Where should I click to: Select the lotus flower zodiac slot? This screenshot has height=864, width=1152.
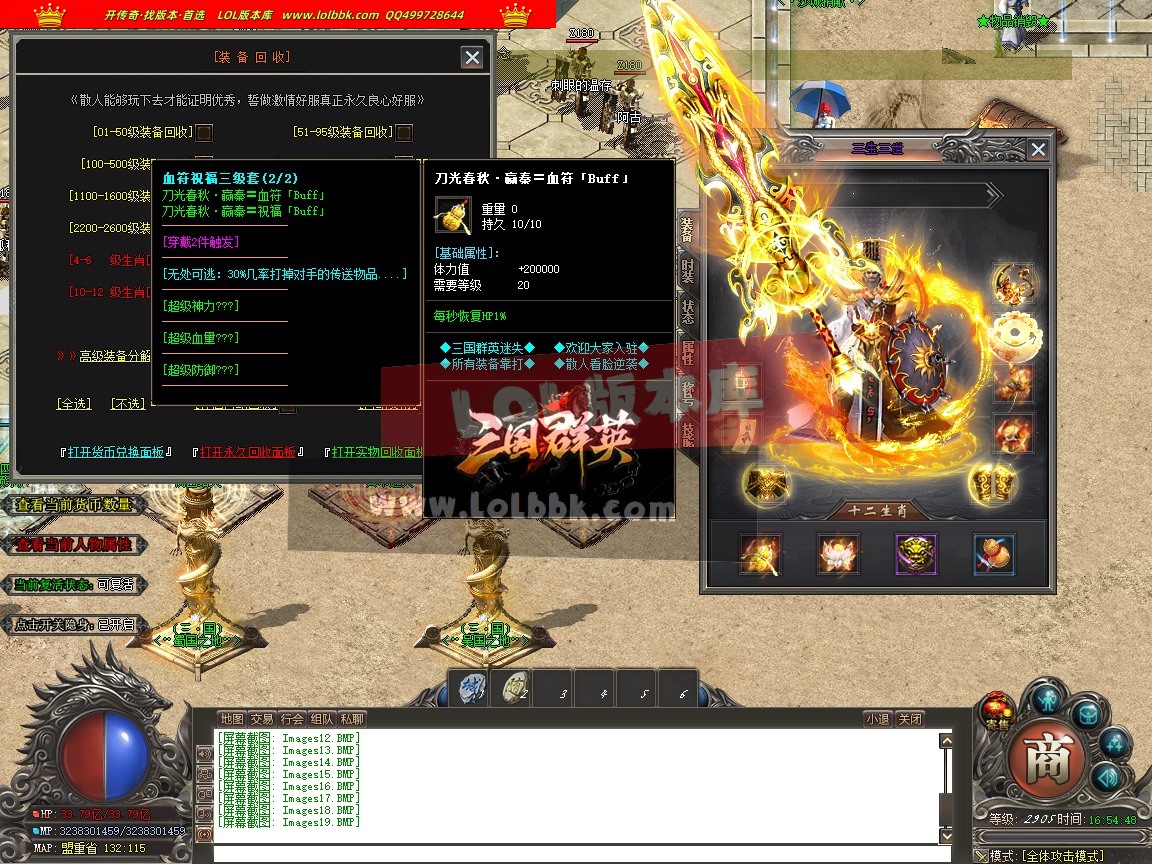coord(838,554)
